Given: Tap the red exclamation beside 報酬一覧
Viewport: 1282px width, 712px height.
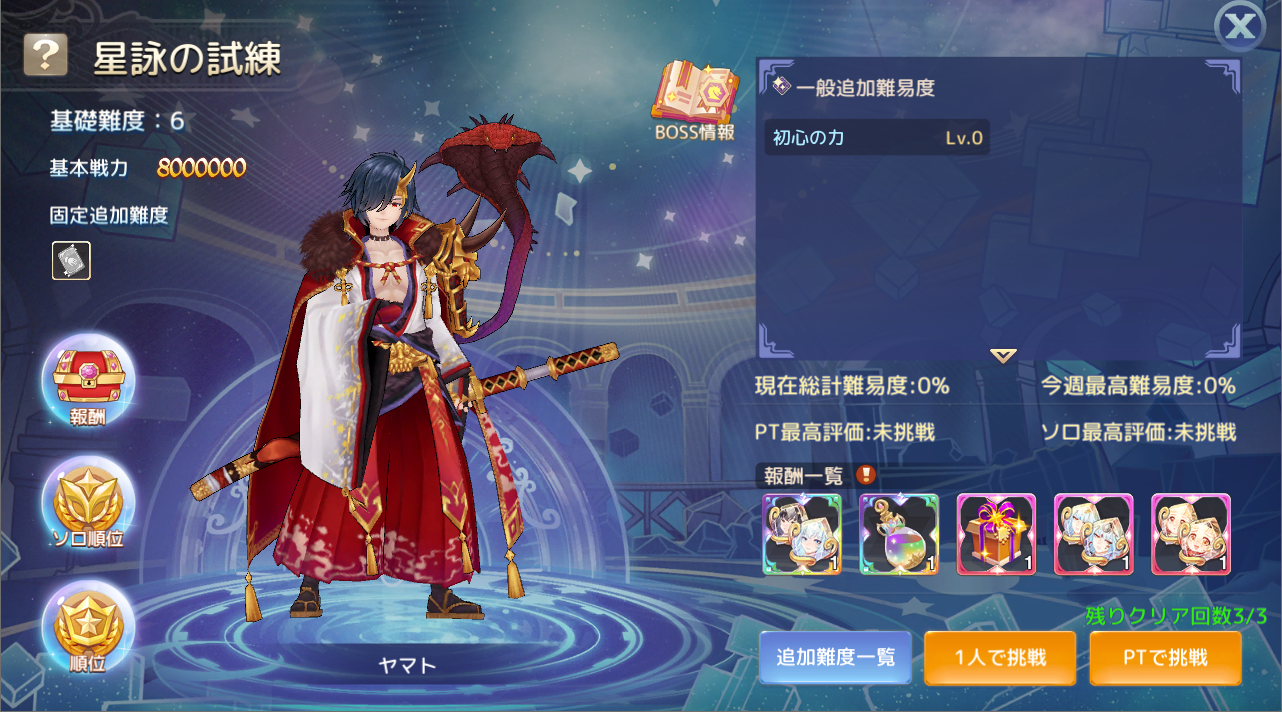Looking at the screenshot, I should [866, 475].
